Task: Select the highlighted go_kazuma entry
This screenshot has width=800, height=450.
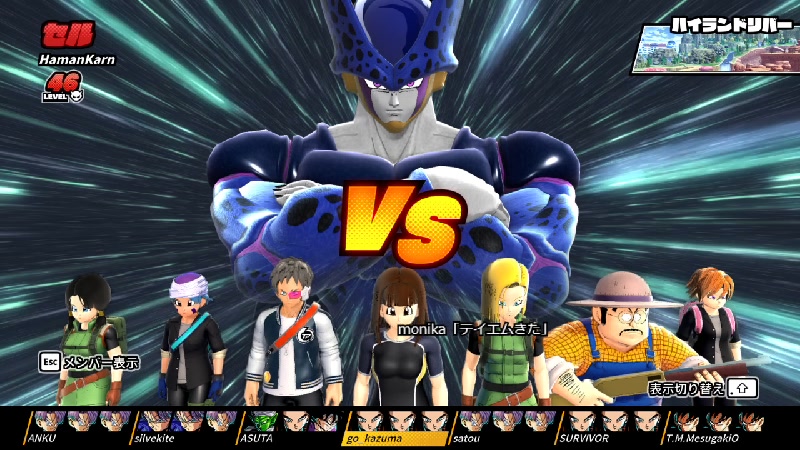Action: (x=397, y=425)
